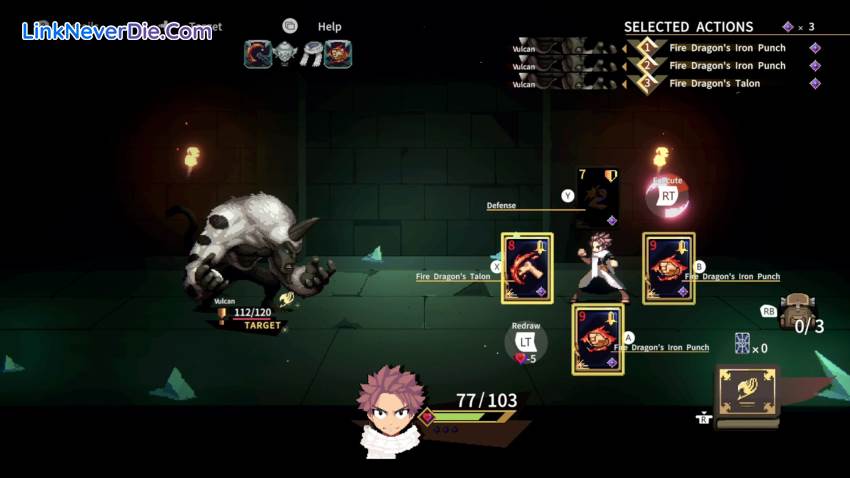Click selected action number 1, Iron Punch
The image size is (850, 478).
[x=727, y=48]
